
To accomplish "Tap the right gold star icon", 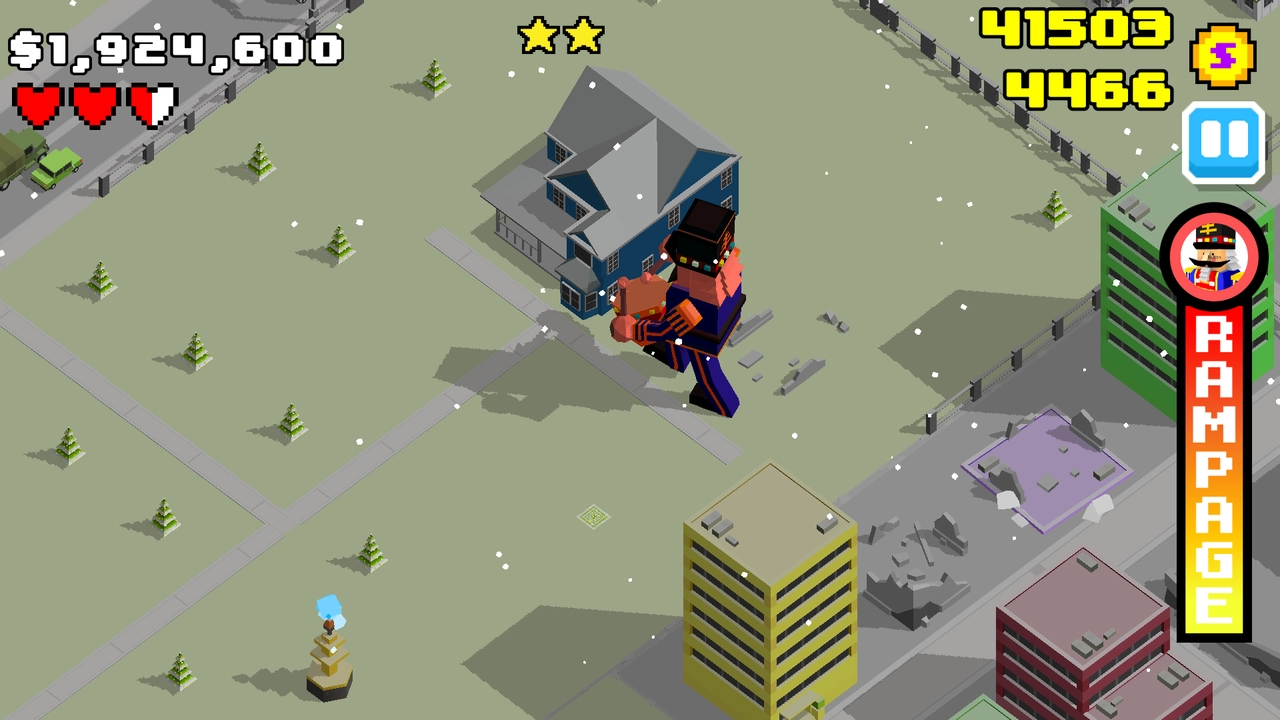I will click(582, 35).
